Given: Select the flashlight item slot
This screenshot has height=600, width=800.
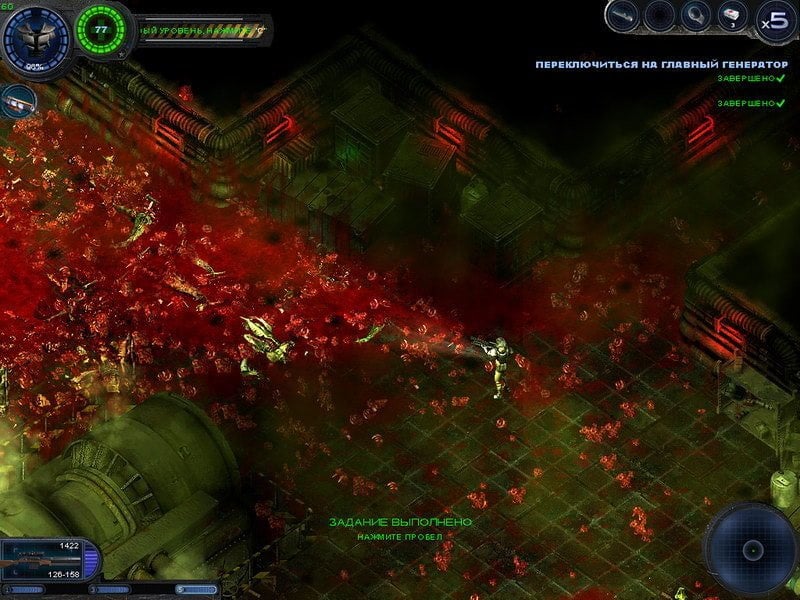Looking at the screenshot, I should pos(625,16).
